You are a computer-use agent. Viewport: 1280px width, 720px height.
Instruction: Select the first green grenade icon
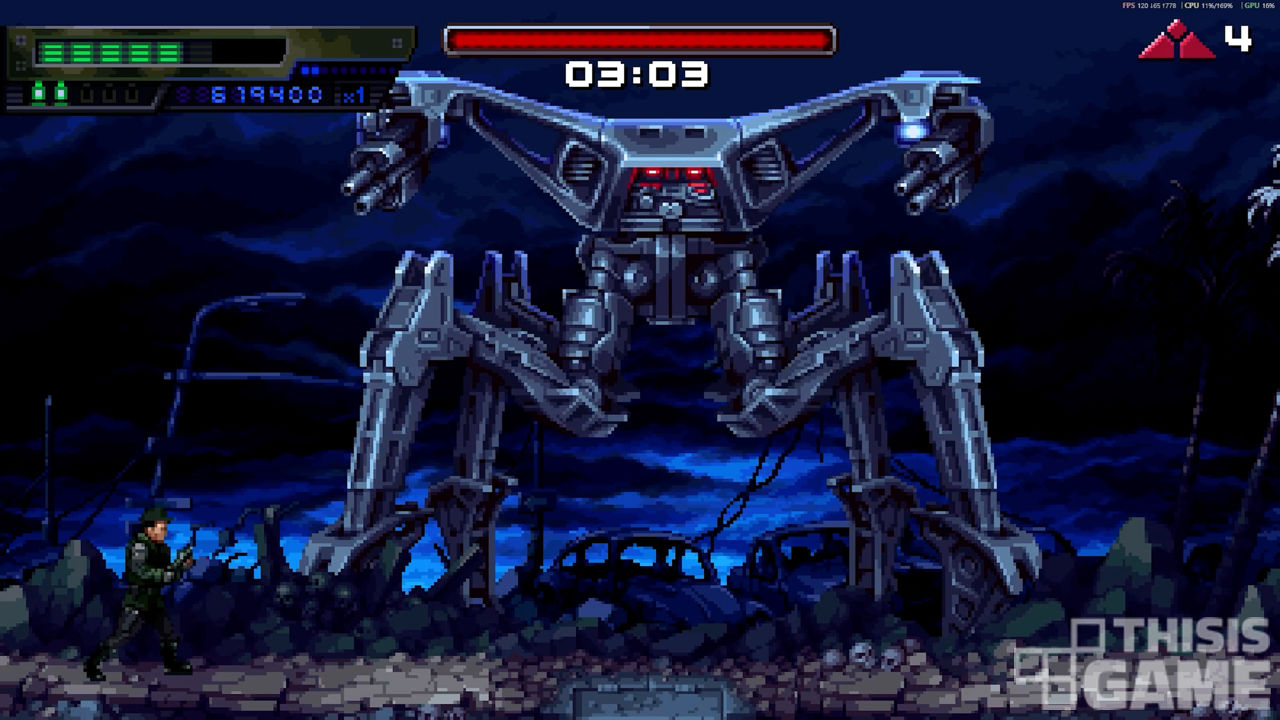pos(39,94)
